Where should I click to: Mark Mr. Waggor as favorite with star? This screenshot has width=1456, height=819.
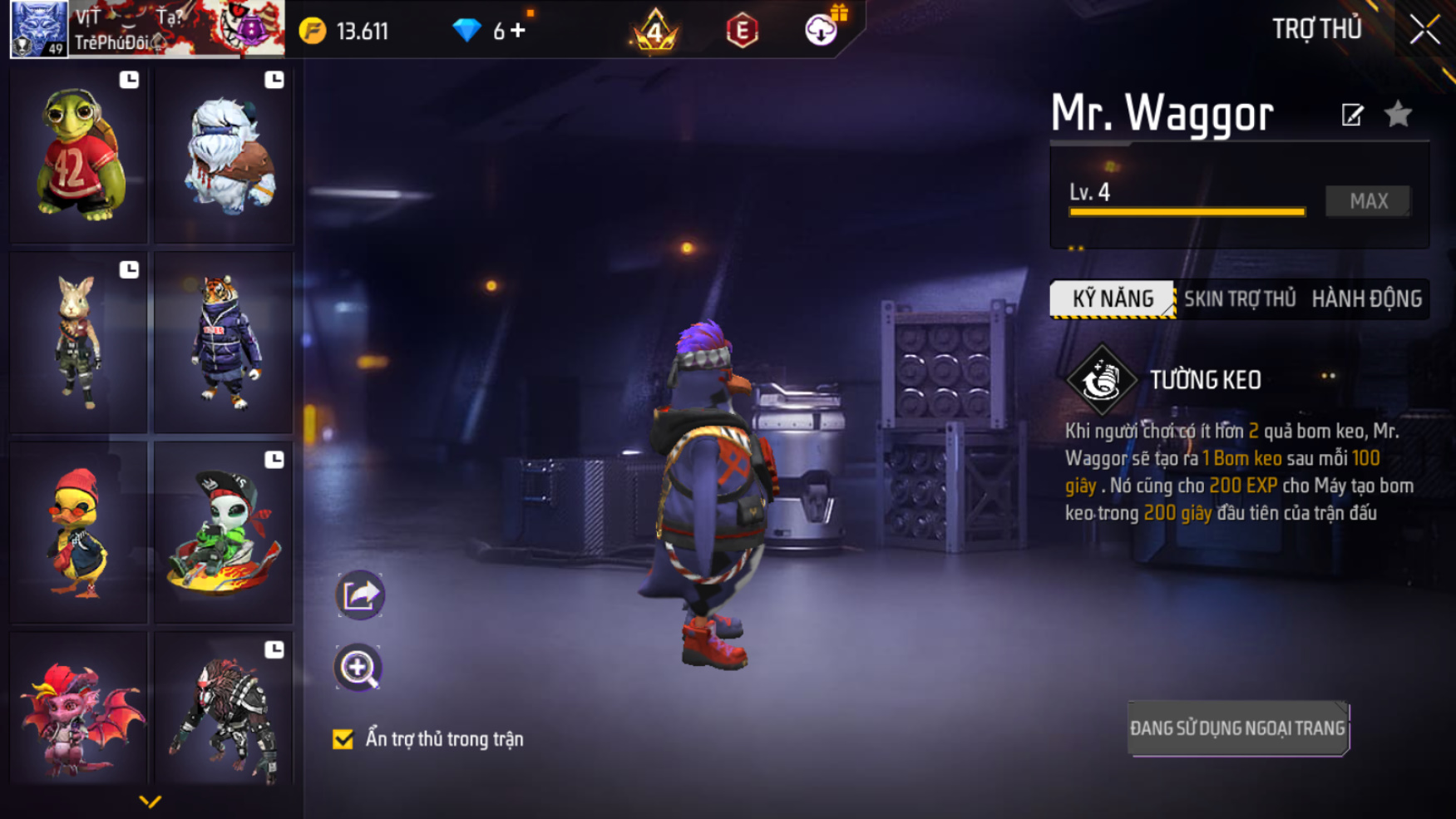(x=1398, y=114)
